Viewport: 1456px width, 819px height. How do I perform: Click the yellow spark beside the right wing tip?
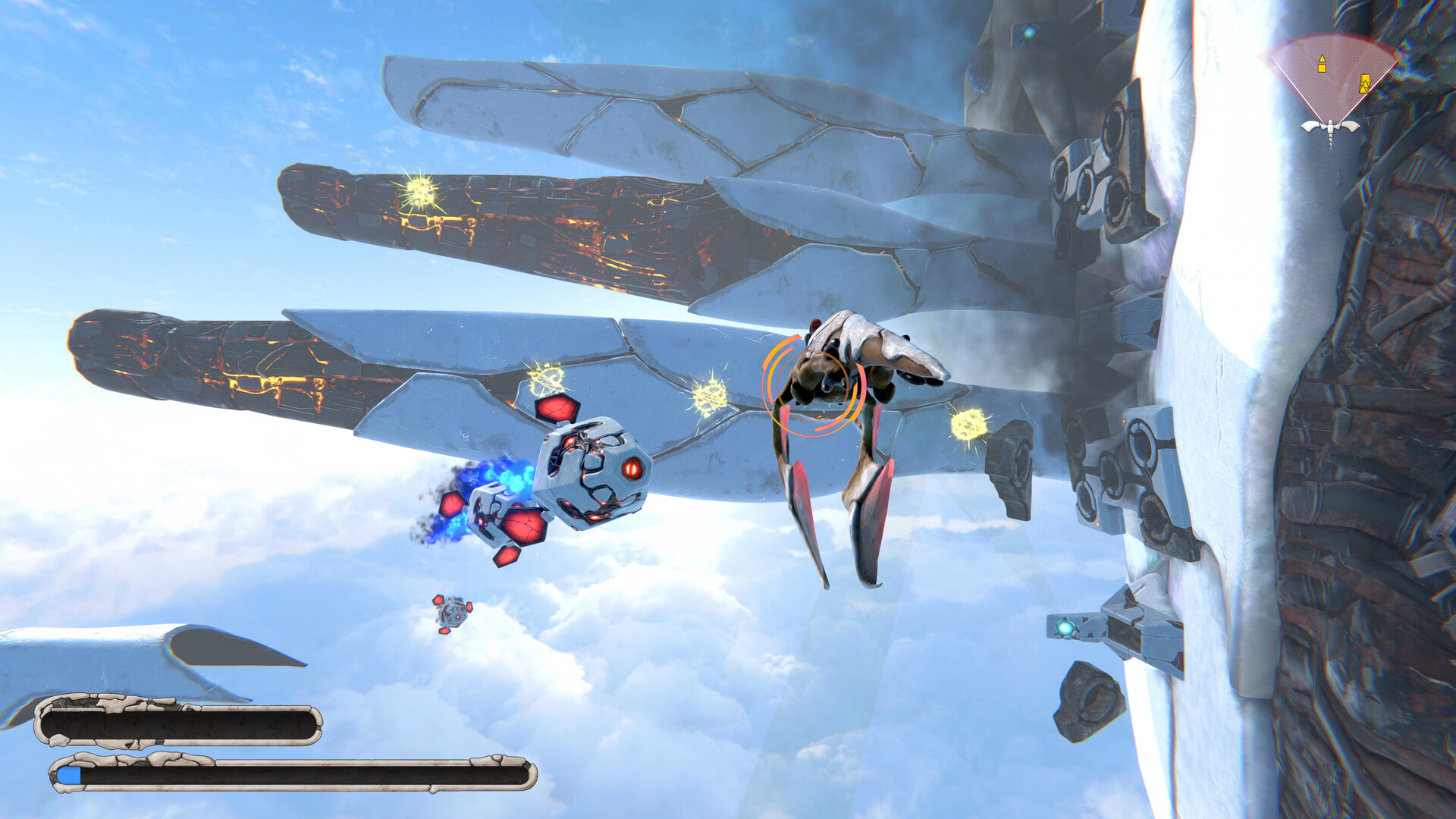coord(969,423)
